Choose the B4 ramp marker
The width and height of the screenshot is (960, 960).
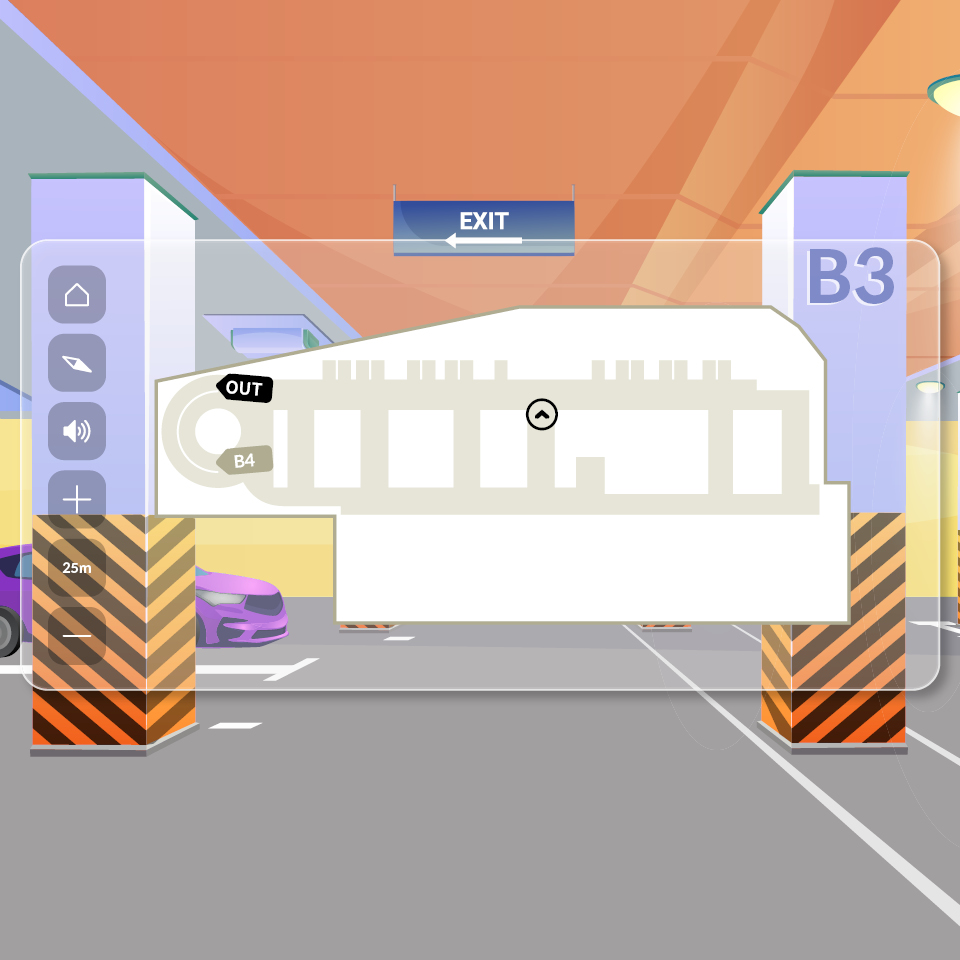point(244,461)
